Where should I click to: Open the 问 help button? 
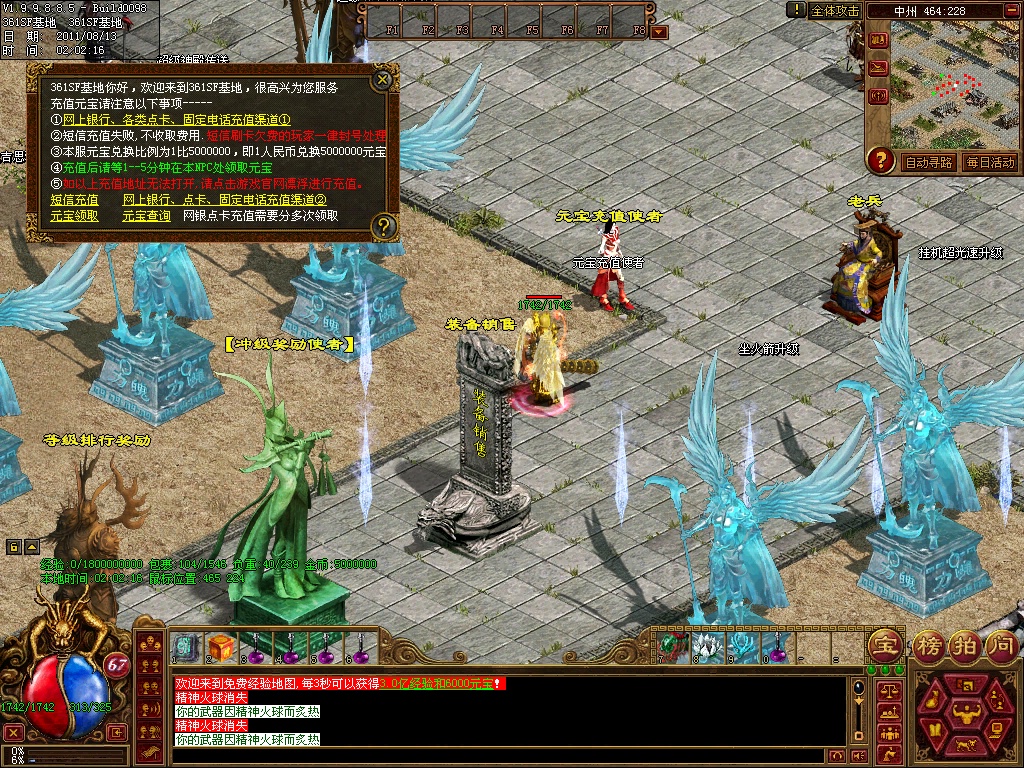coord(1002,644)
